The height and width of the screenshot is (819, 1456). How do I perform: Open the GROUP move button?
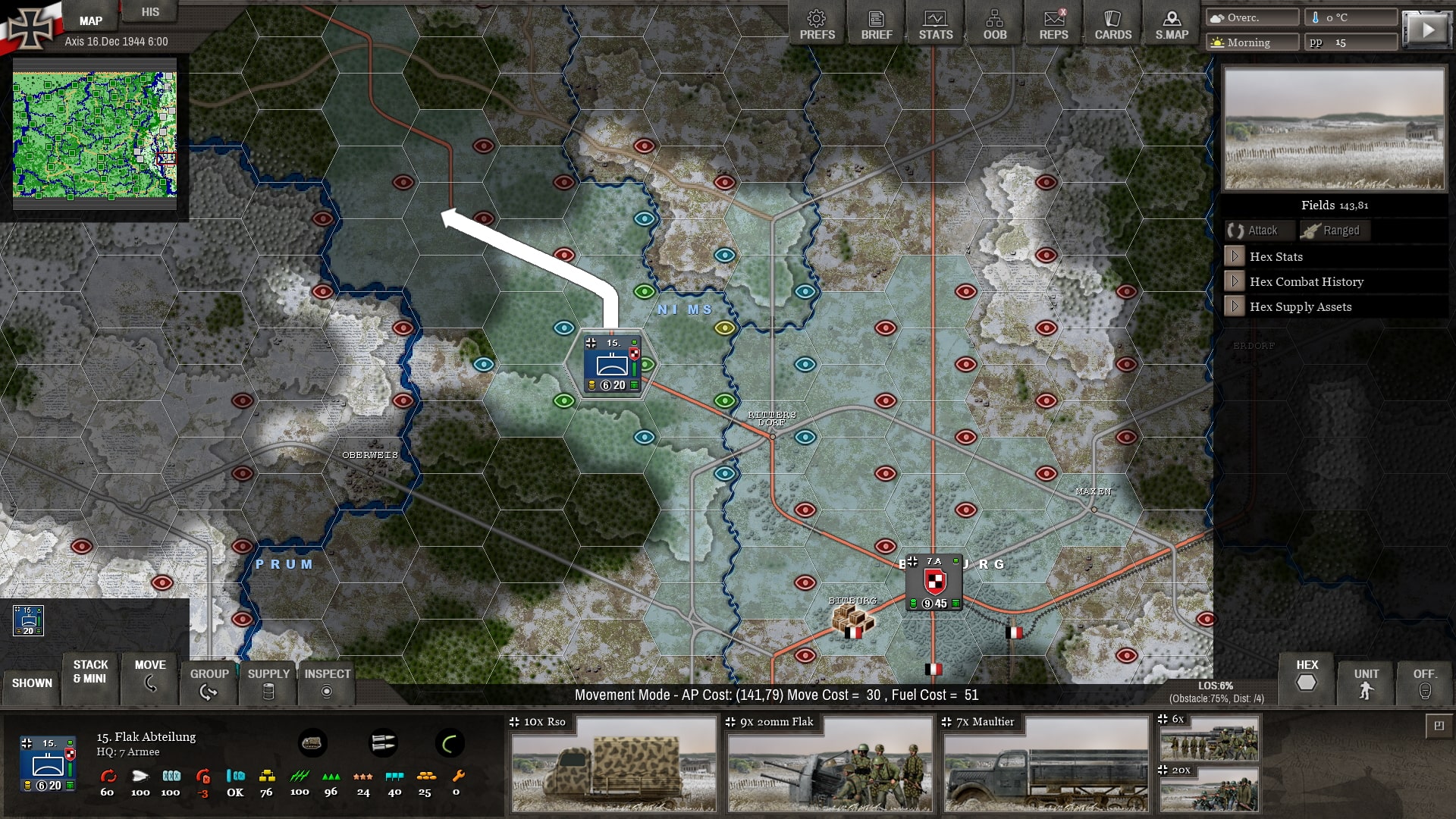[209, 682]
